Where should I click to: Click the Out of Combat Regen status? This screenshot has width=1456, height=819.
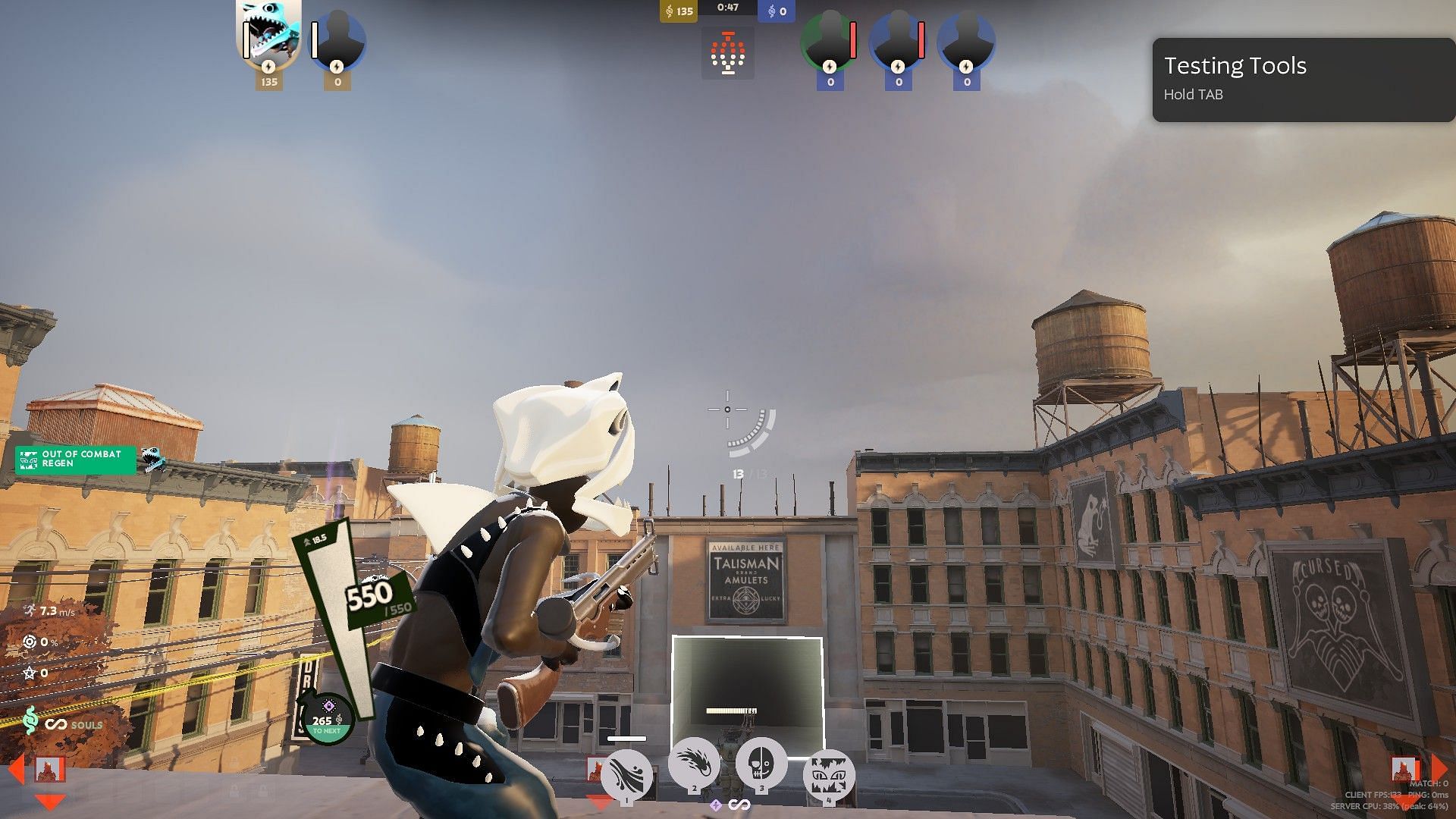click(x=76, y=460)
